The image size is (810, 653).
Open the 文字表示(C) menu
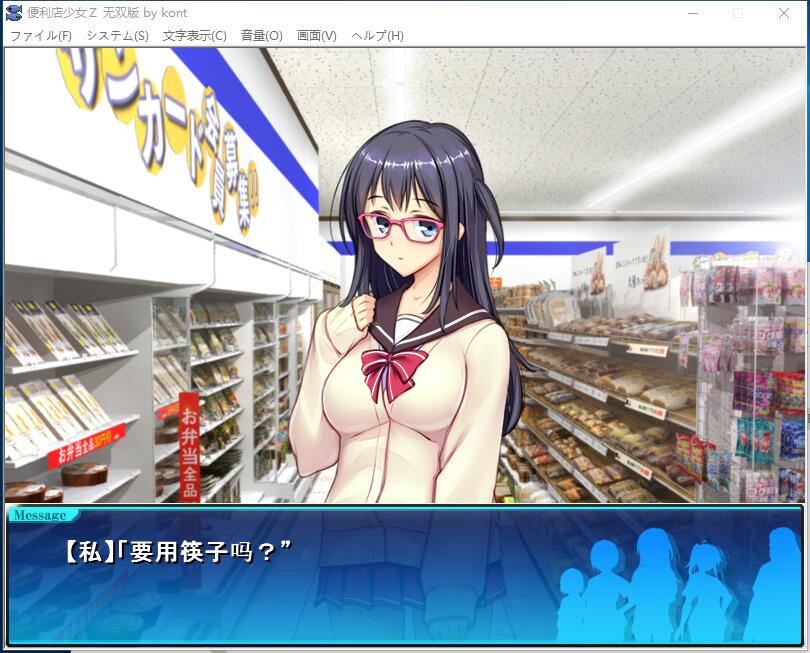coord(195,36)
